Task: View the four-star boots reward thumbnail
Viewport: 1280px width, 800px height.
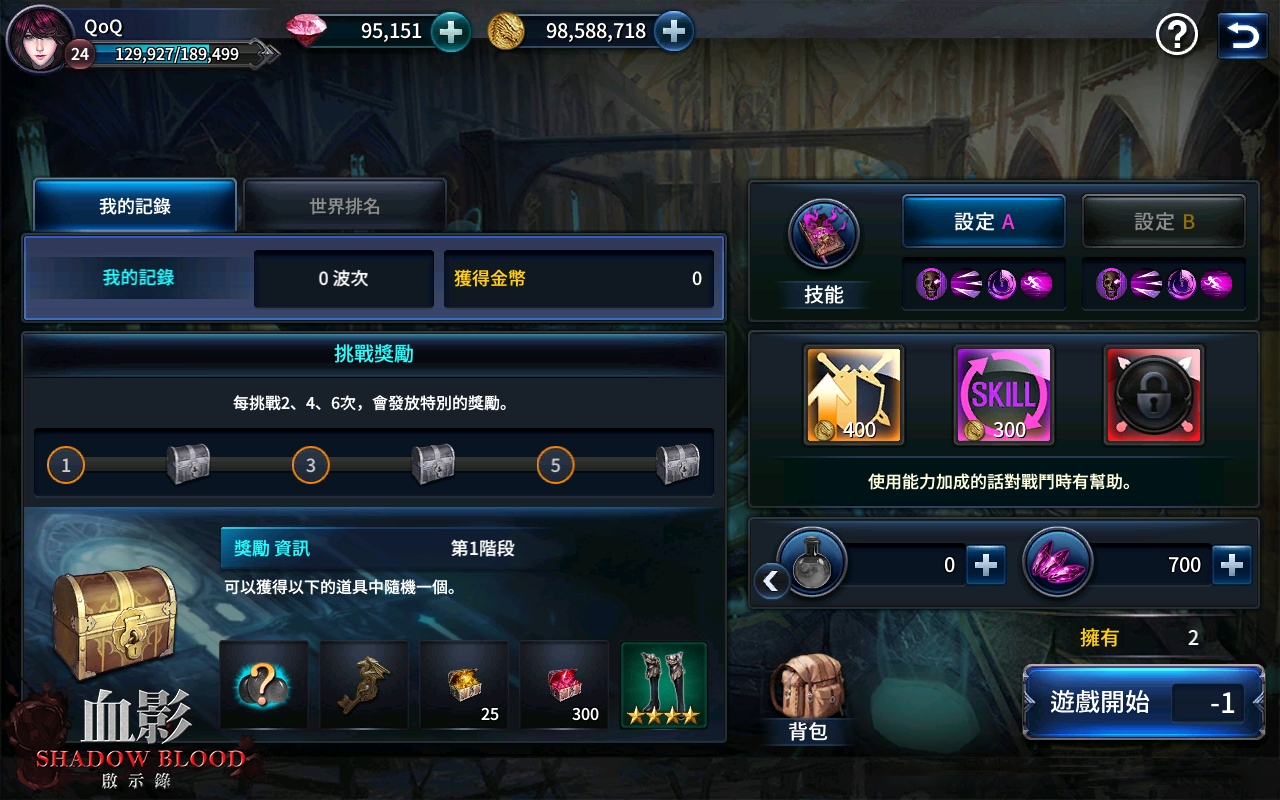Action: [663, 684]
